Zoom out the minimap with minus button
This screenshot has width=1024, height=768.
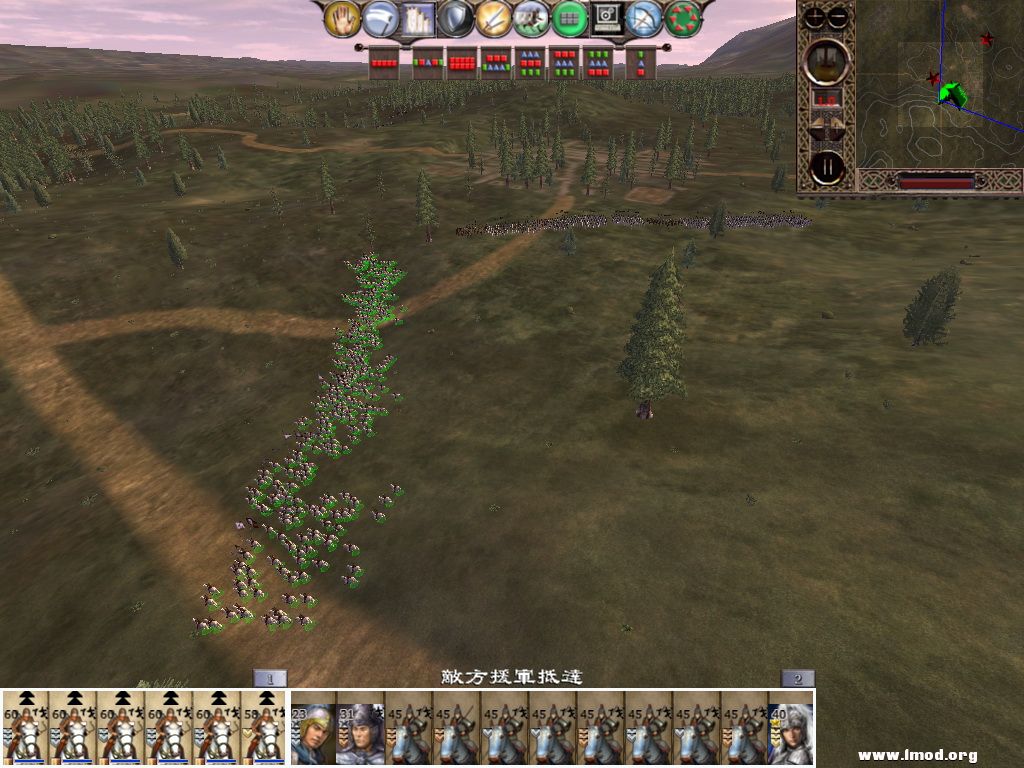pos(838,17)
